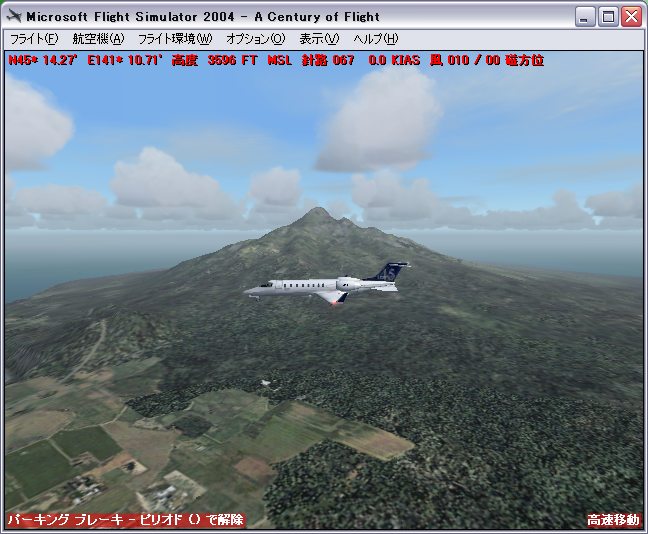Close the Flight Simulator window
This screenshot has height=534, width=648.
coord(631,17)
